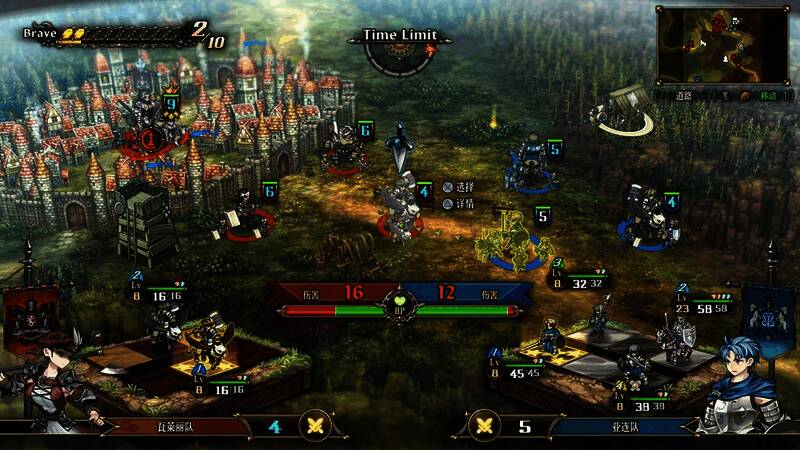The width and height of the screenshot is (800, 450).
Task: Click the crossed-swords icon beside the 亚连队 banner
Action: 484,425
